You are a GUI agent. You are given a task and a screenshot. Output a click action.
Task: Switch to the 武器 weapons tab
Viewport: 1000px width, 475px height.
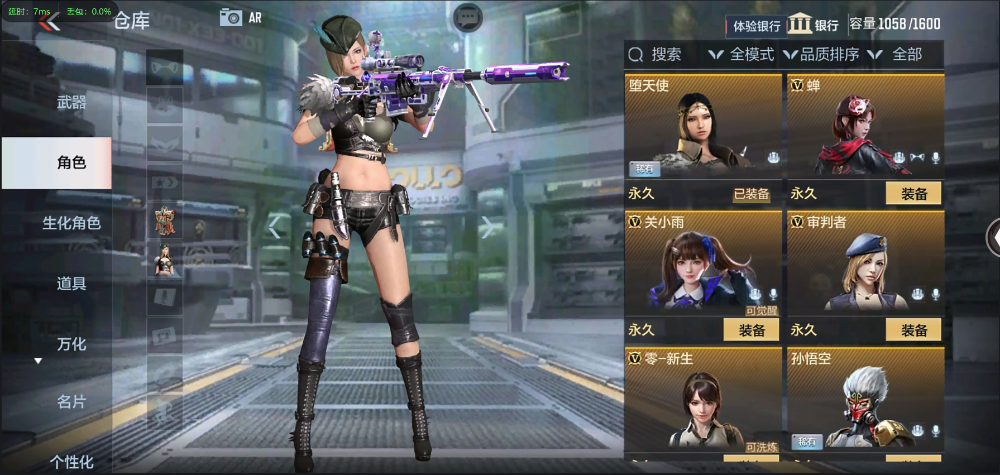71,102
